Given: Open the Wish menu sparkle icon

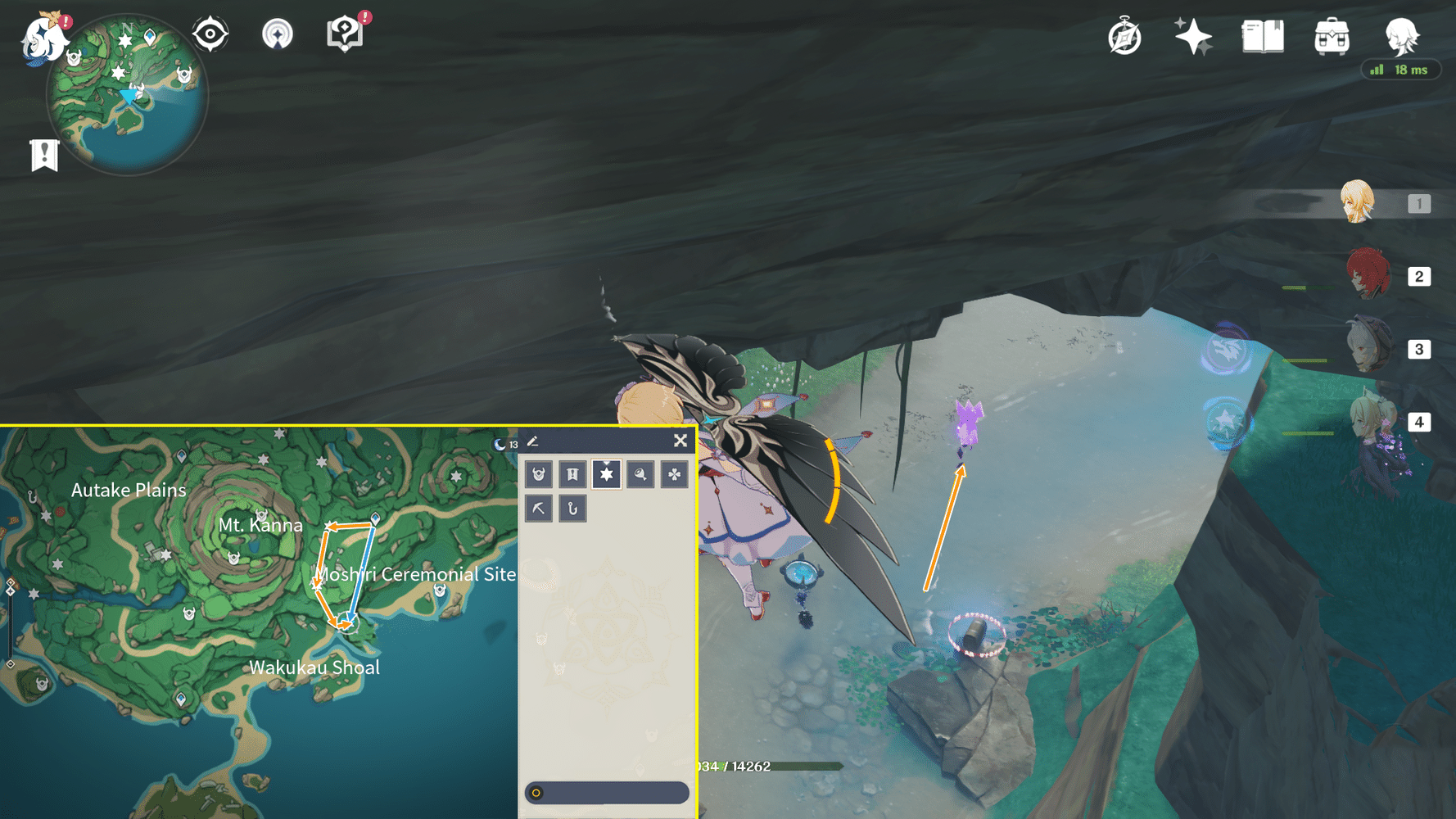Looking at the screenshot, I should click(1194, 36).
